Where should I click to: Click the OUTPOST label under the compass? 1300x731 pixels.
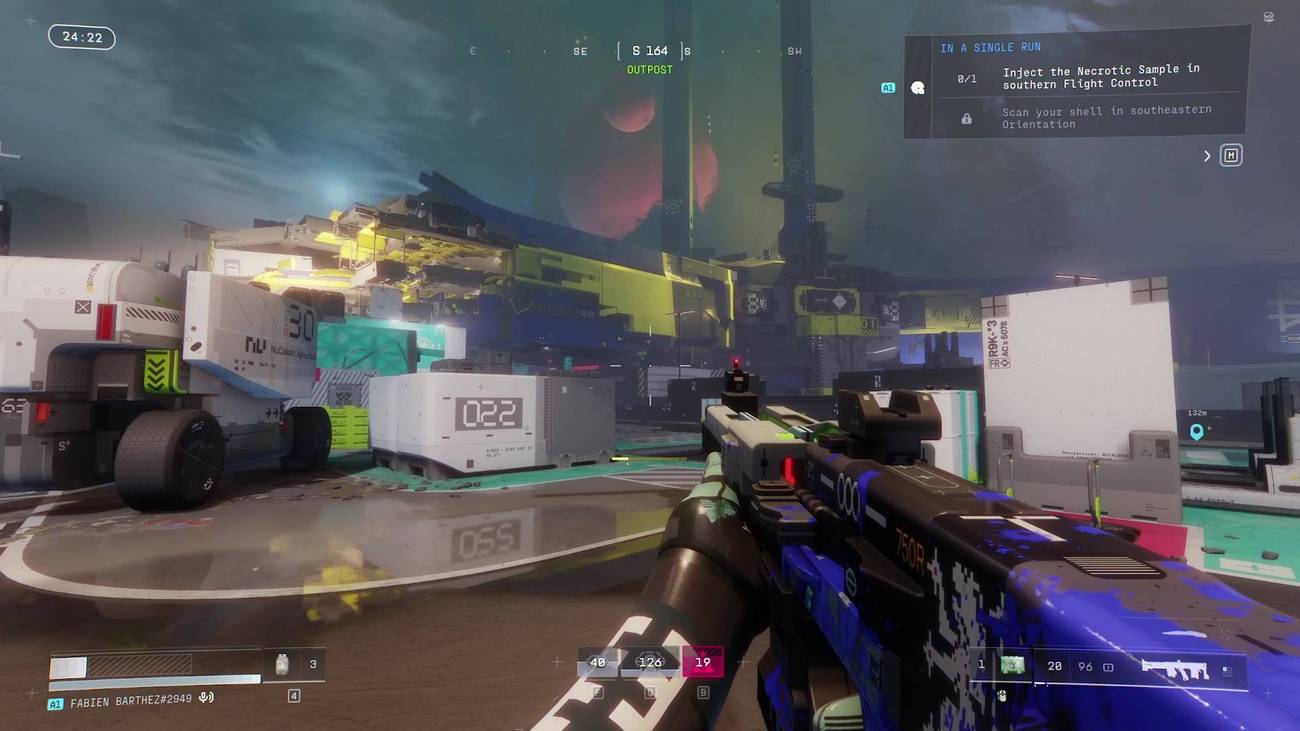click(648, 69)
